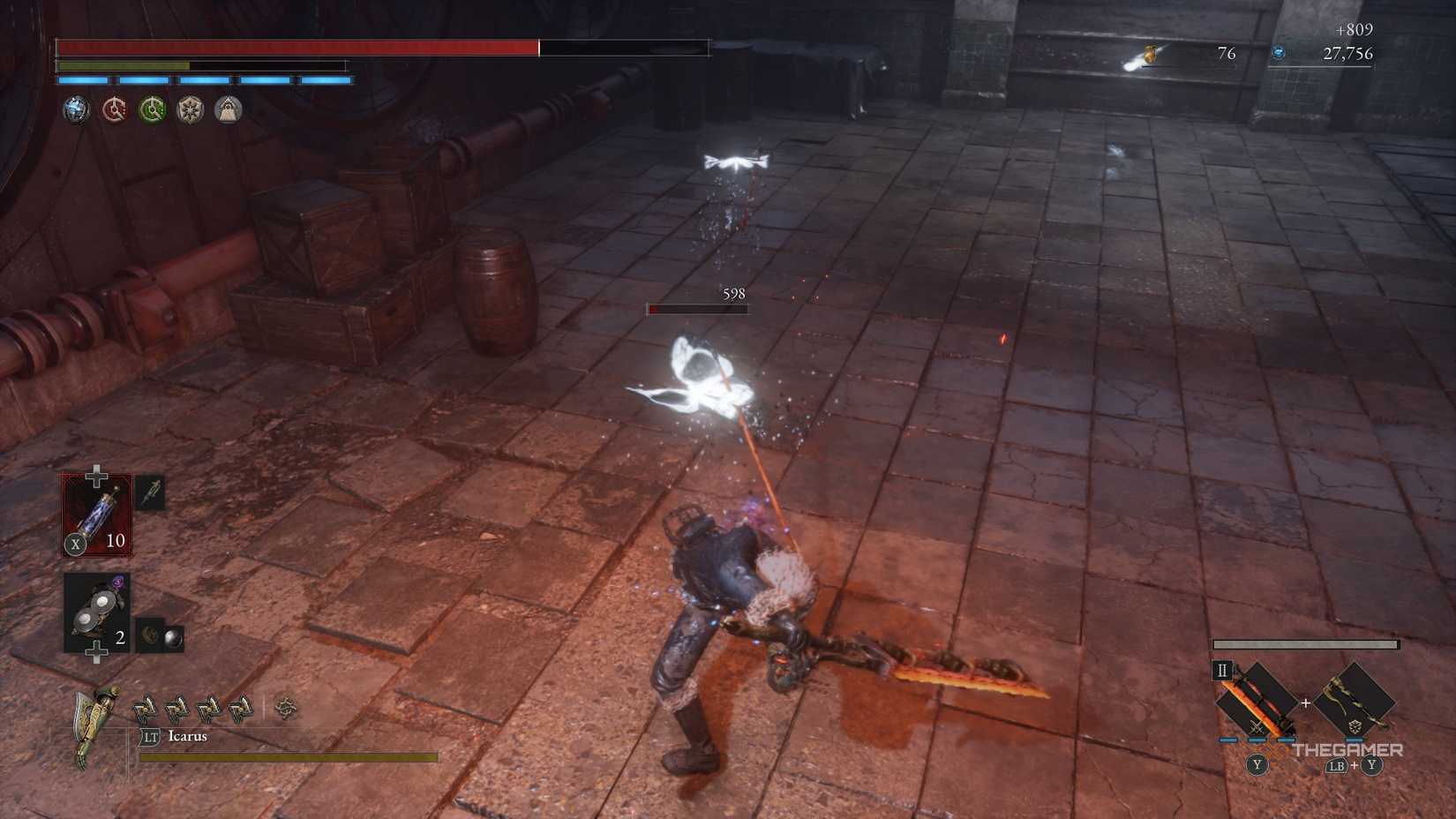Select the Pulse Cell consumable in slot X
The height and width of the screenshot is (819, 1456).
(x=95, y=514)
